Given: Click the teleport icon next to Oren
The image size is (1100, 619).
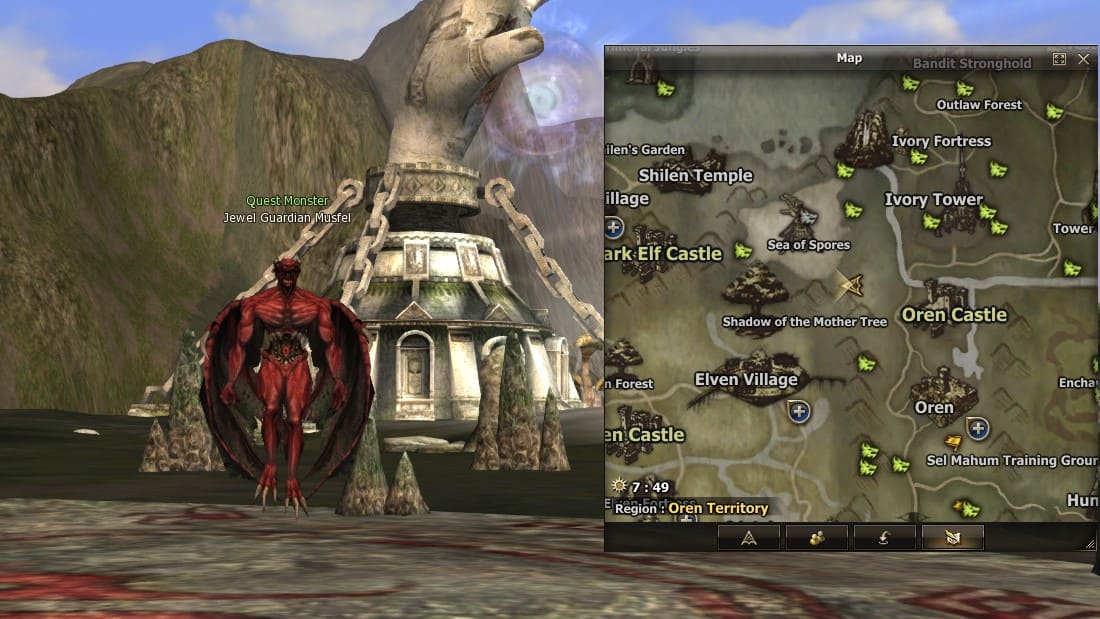Looking at the screenshot, I should coord(977,428).
